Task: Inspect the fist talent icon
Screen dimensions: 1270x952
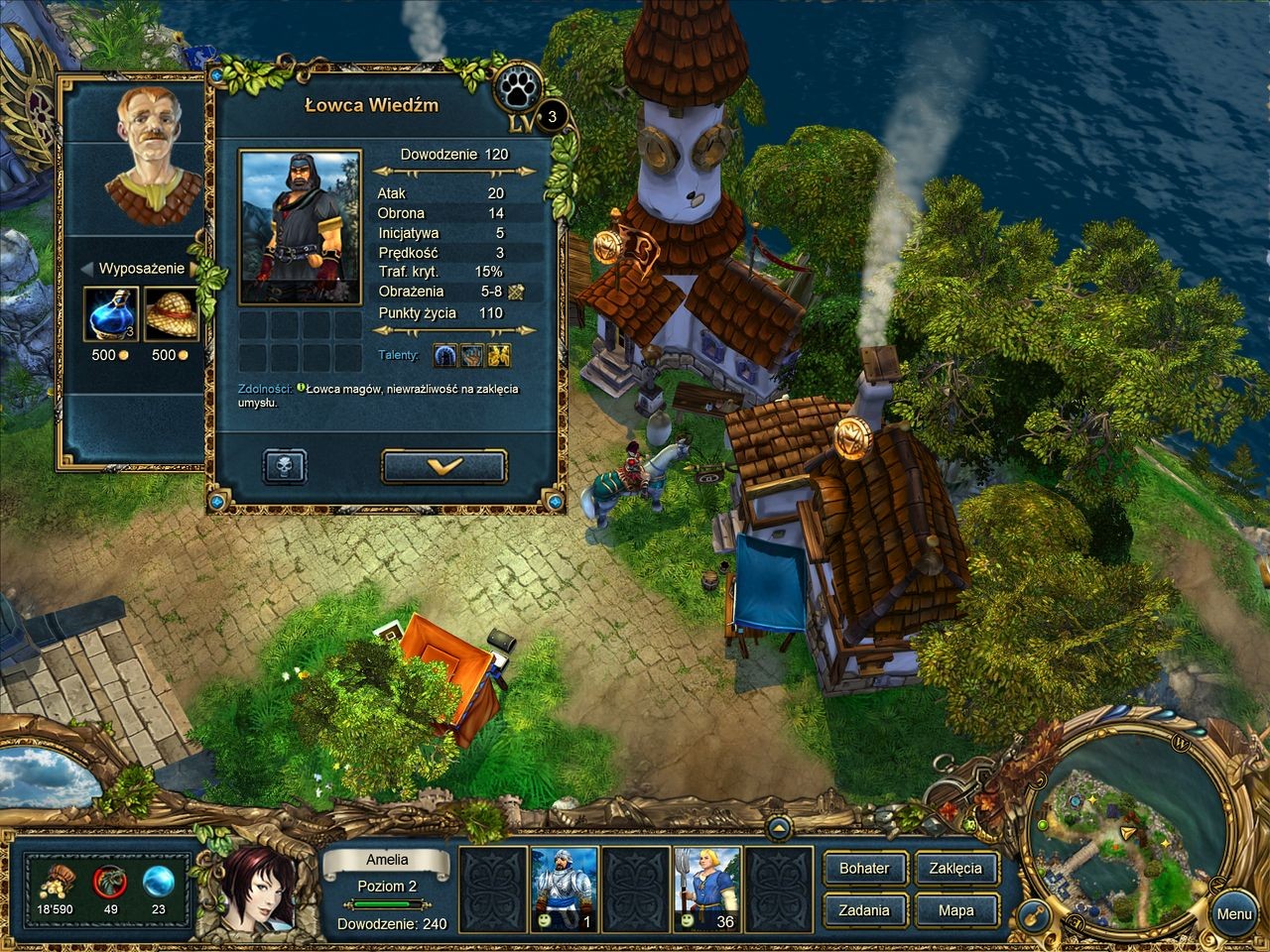Action: 472,354
